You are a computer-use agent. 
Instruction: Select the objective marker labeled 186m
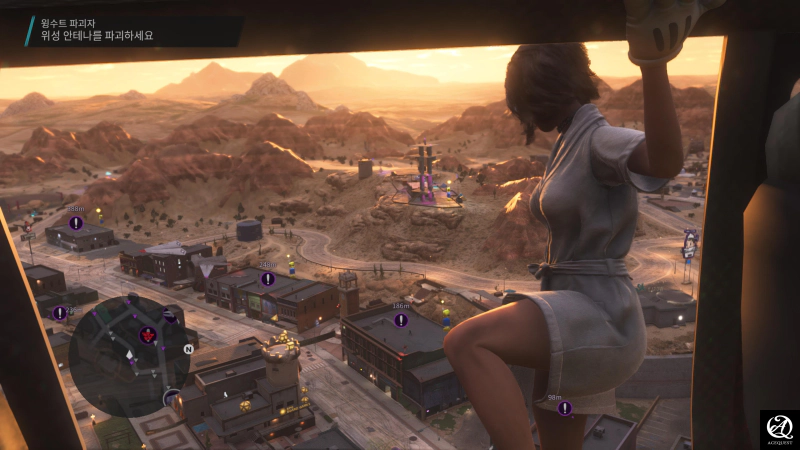point(401,320)
